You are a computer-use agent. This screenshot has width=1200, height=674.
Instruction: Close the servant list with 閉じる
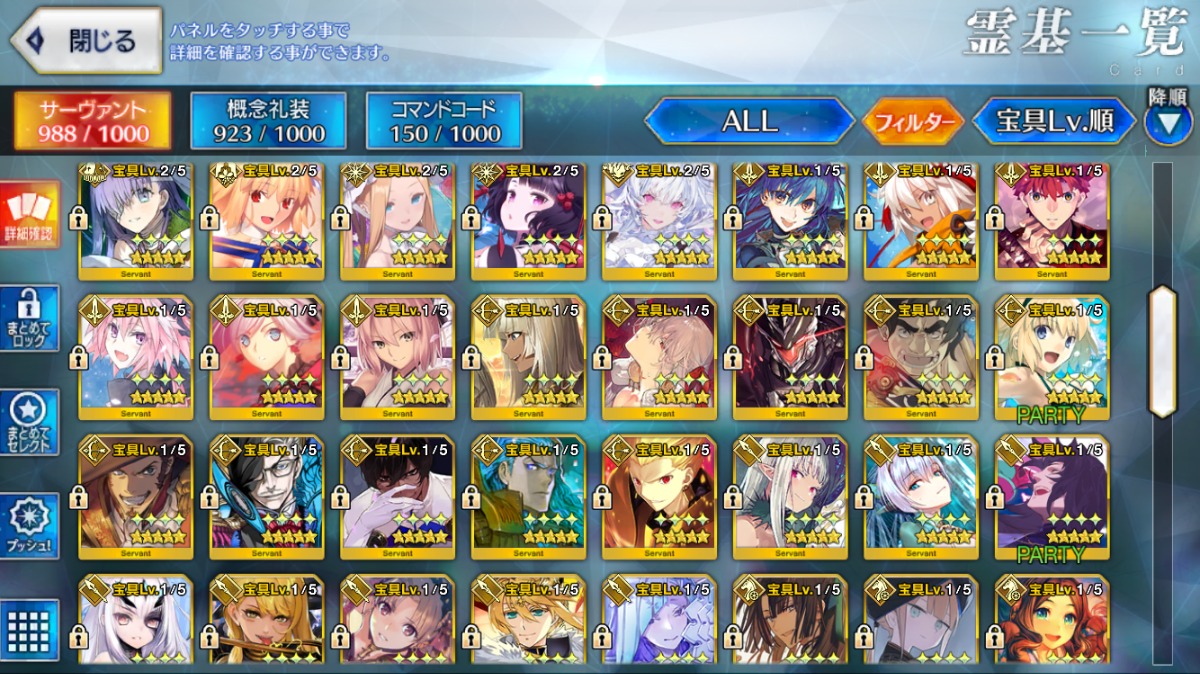coord(86,41)
